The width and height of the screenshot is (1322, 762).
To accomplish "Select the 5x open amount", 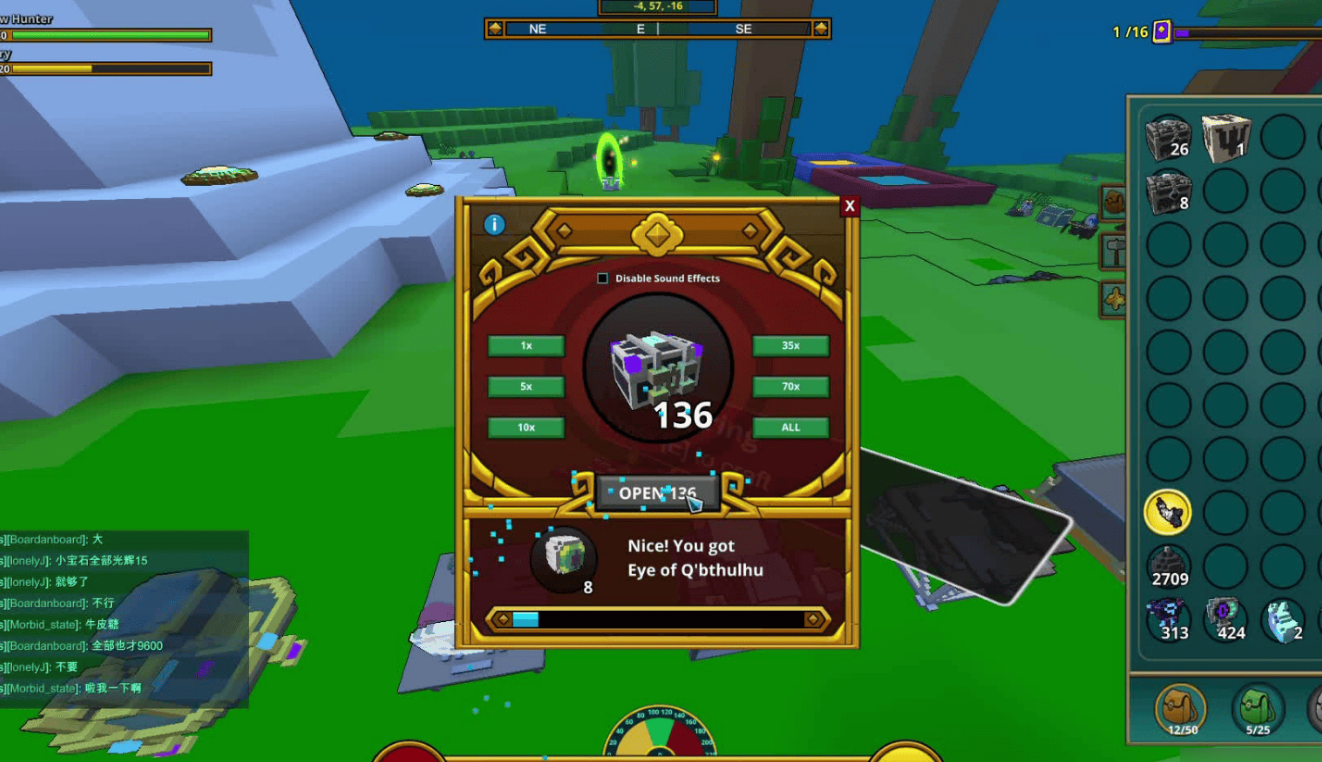I will (x=526, y=387).
